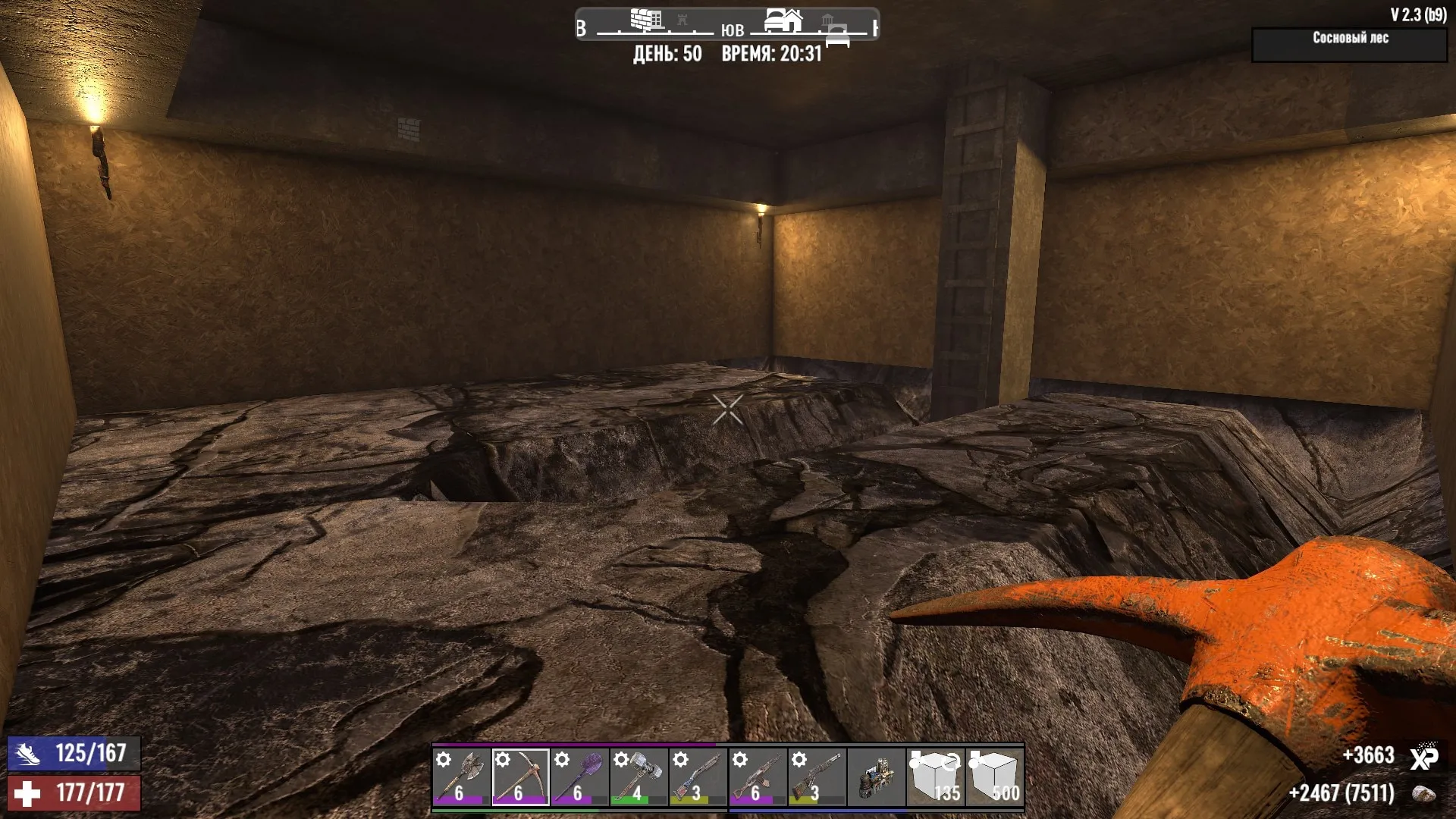
Task: Click the columned bank building compass marker
Action: [827, 20]
